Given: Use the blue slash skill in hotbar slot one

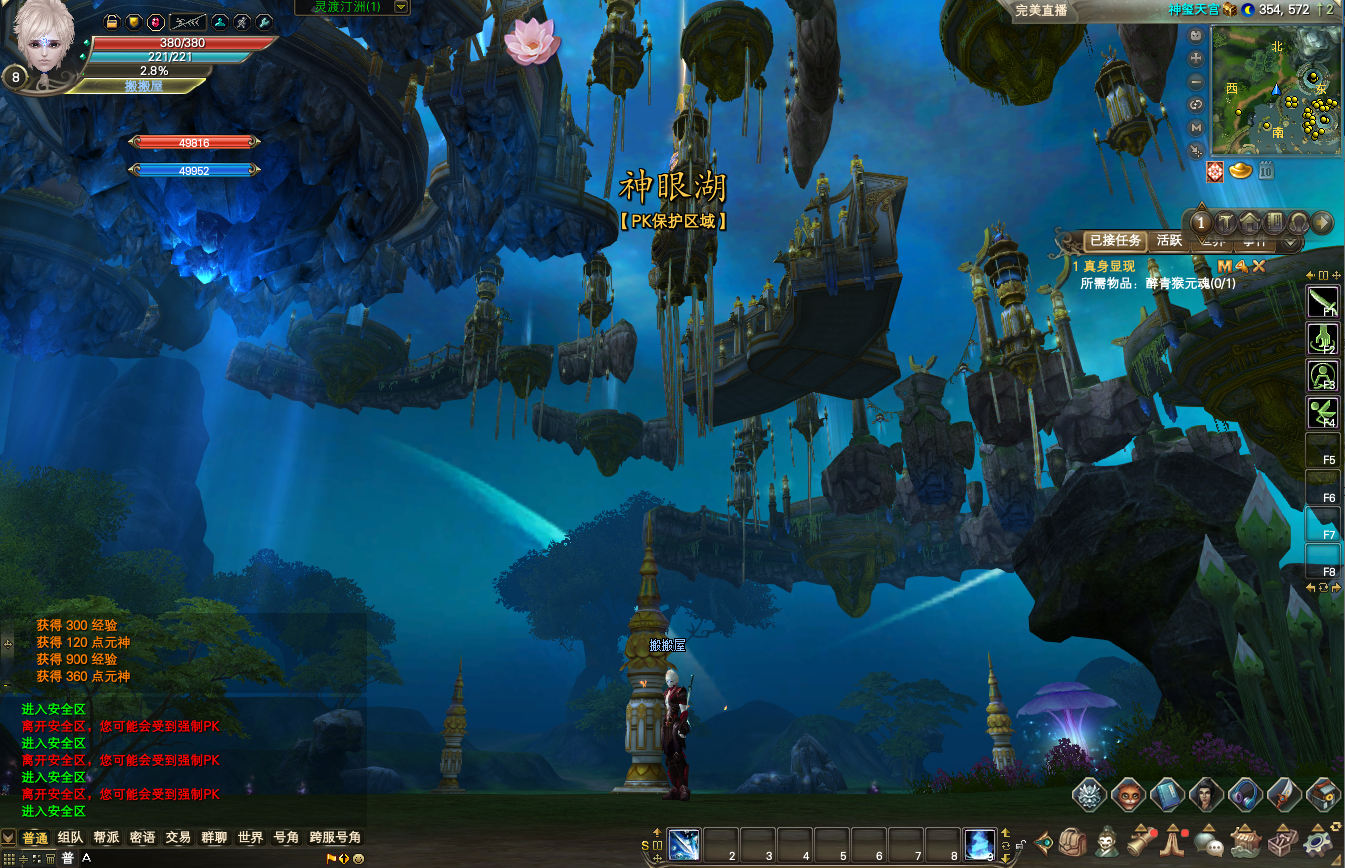Looking at the screenshot, I should (683, 844).
